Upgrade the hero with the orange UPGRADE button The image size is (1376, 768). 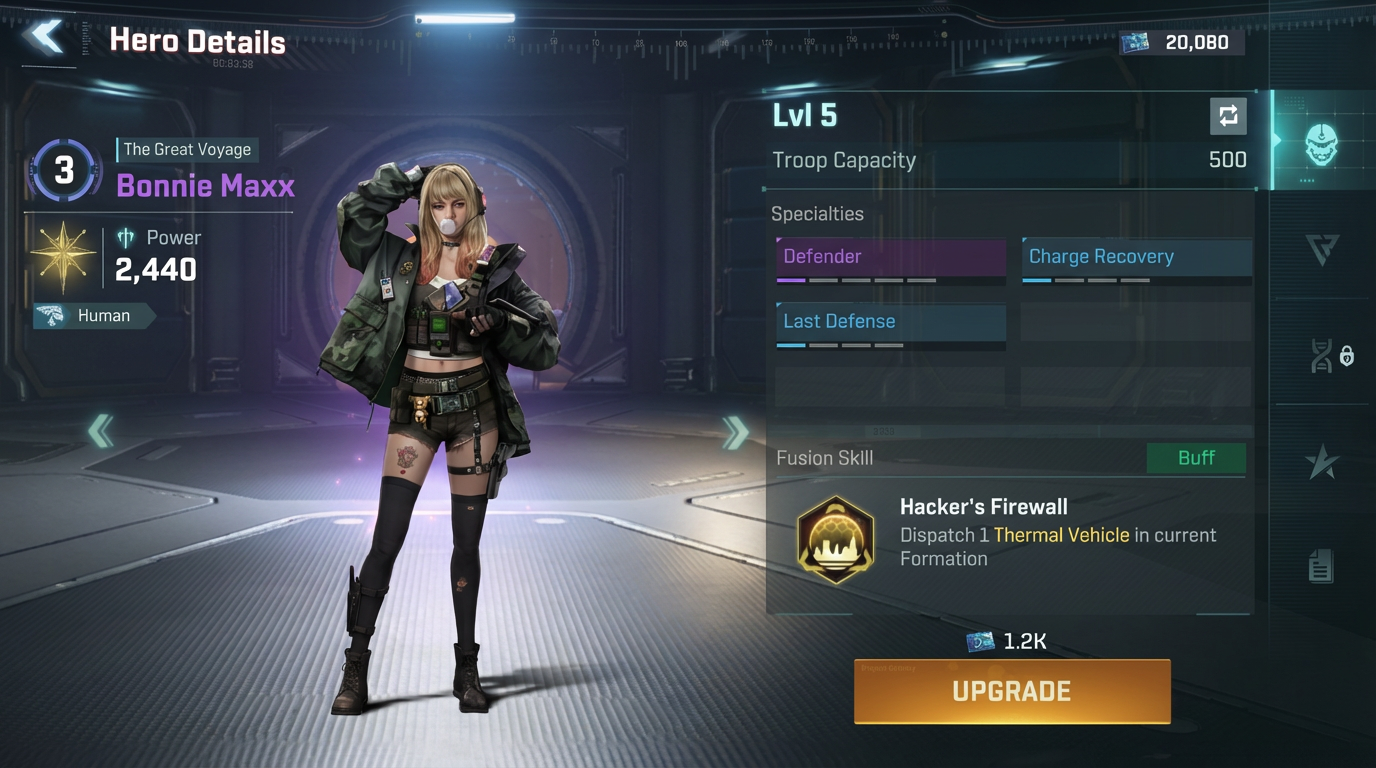[x=1011, y=691]
